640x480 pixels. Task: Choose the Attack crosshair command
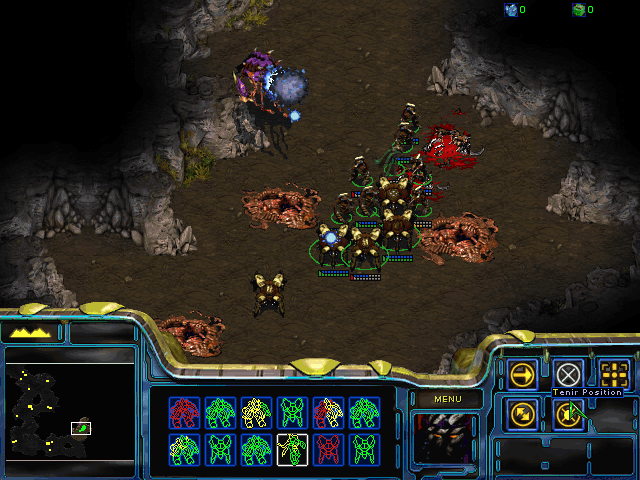(615, 375)
